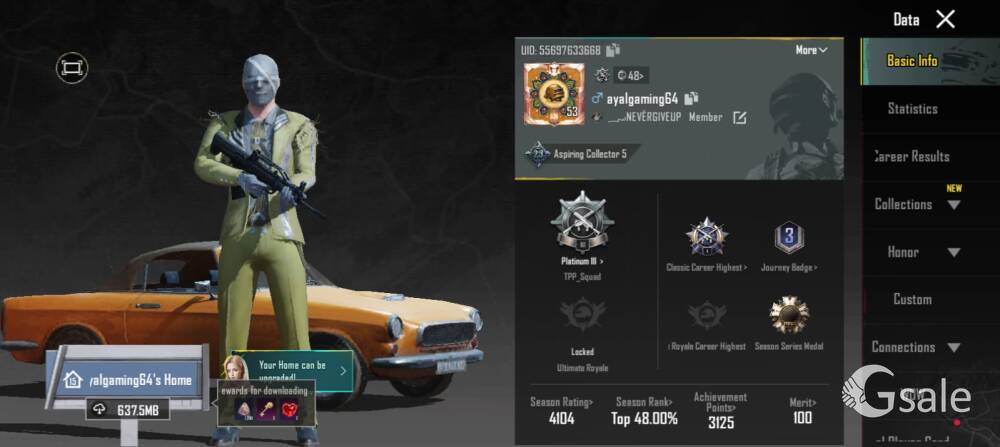
Task: Open the More dropdown
Action: (x=811, y=50)
